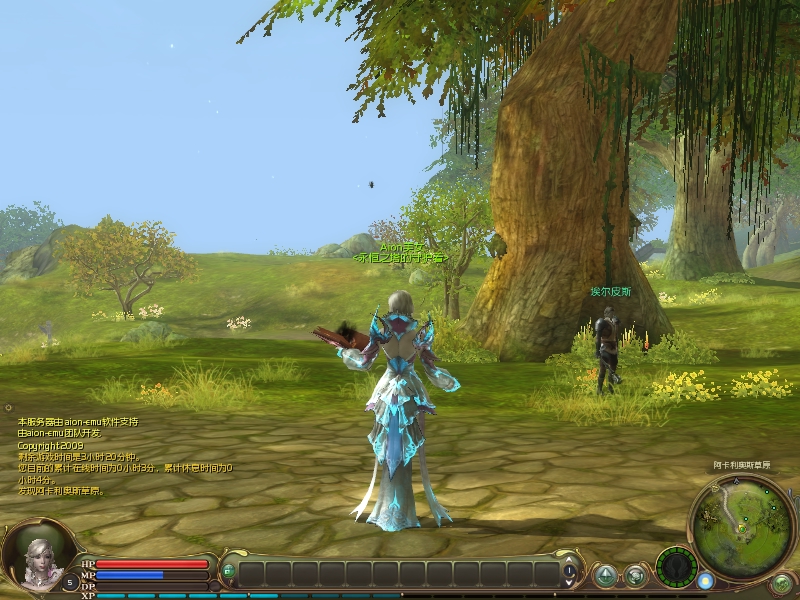Click the green globe button under minimap
This screenshot has width=800, height=600.
coord(782,582)
